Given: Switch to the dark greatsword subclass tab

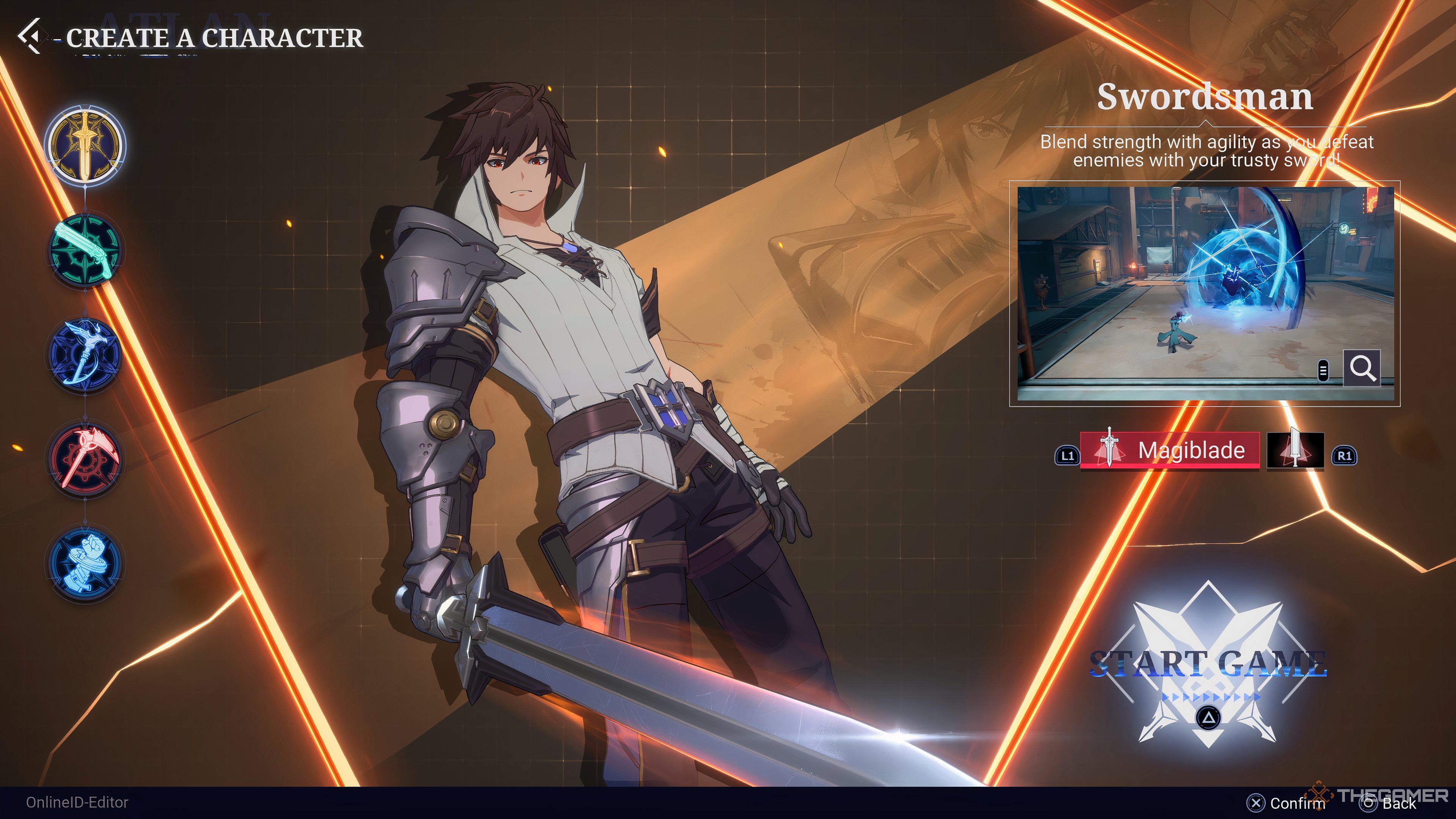Looking at the screenshot, I should [1295, 450].
